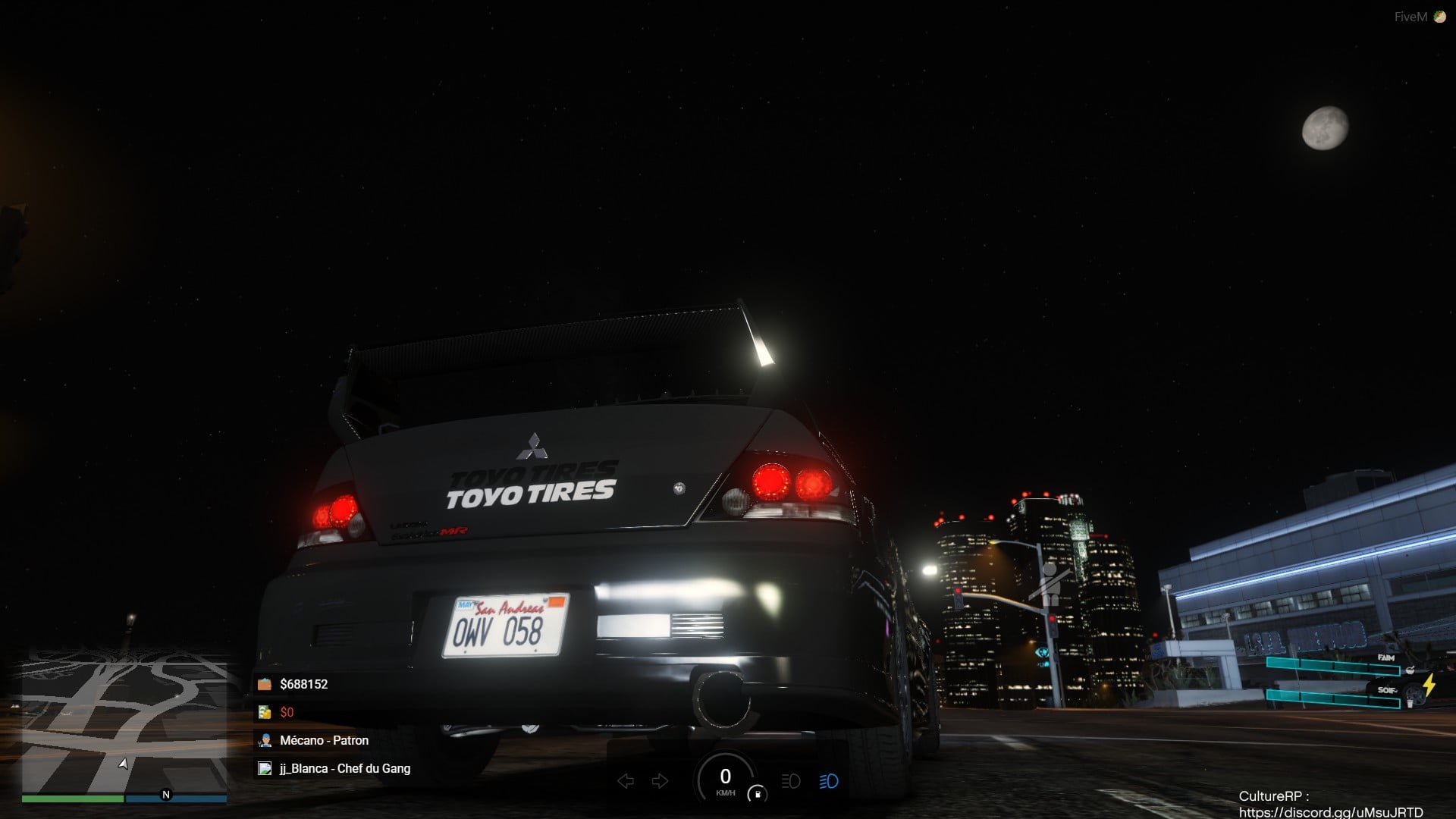Click the blue eye icon
1456x819 pixels.
click(x=1042, y=653)
